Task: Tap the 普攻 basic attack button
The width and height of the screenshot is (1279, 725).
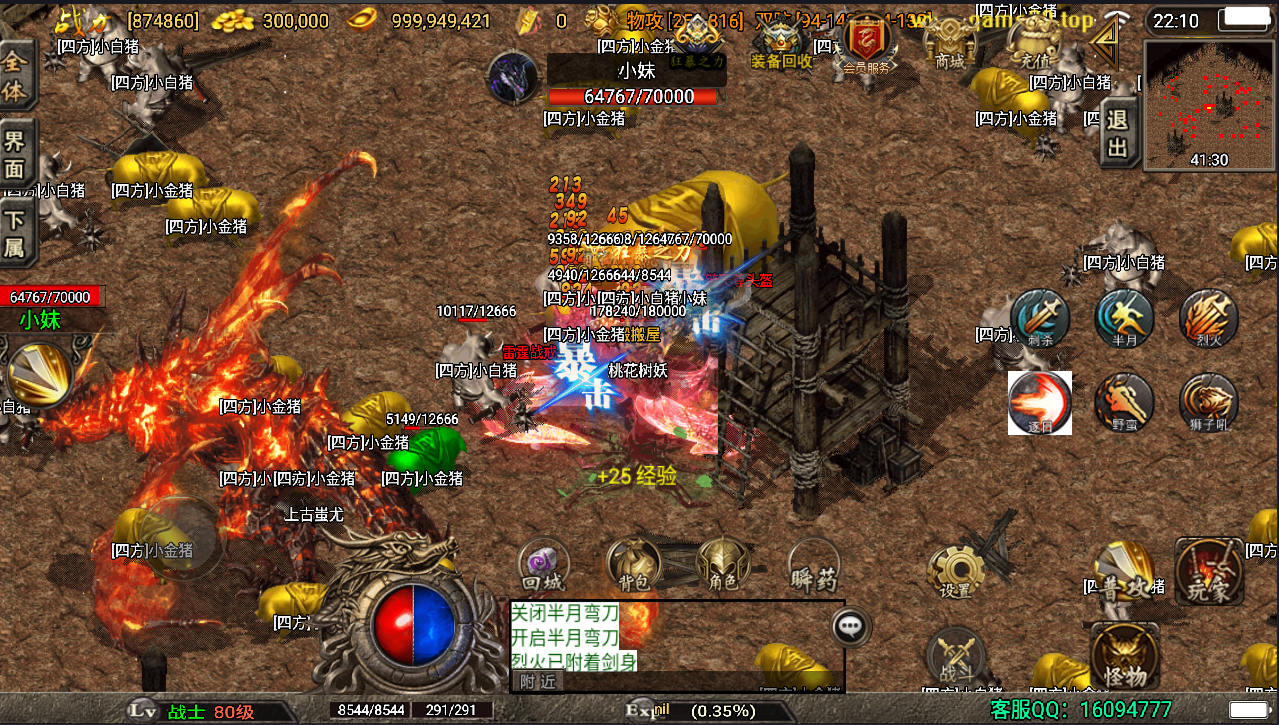Action: point(1123,571)
